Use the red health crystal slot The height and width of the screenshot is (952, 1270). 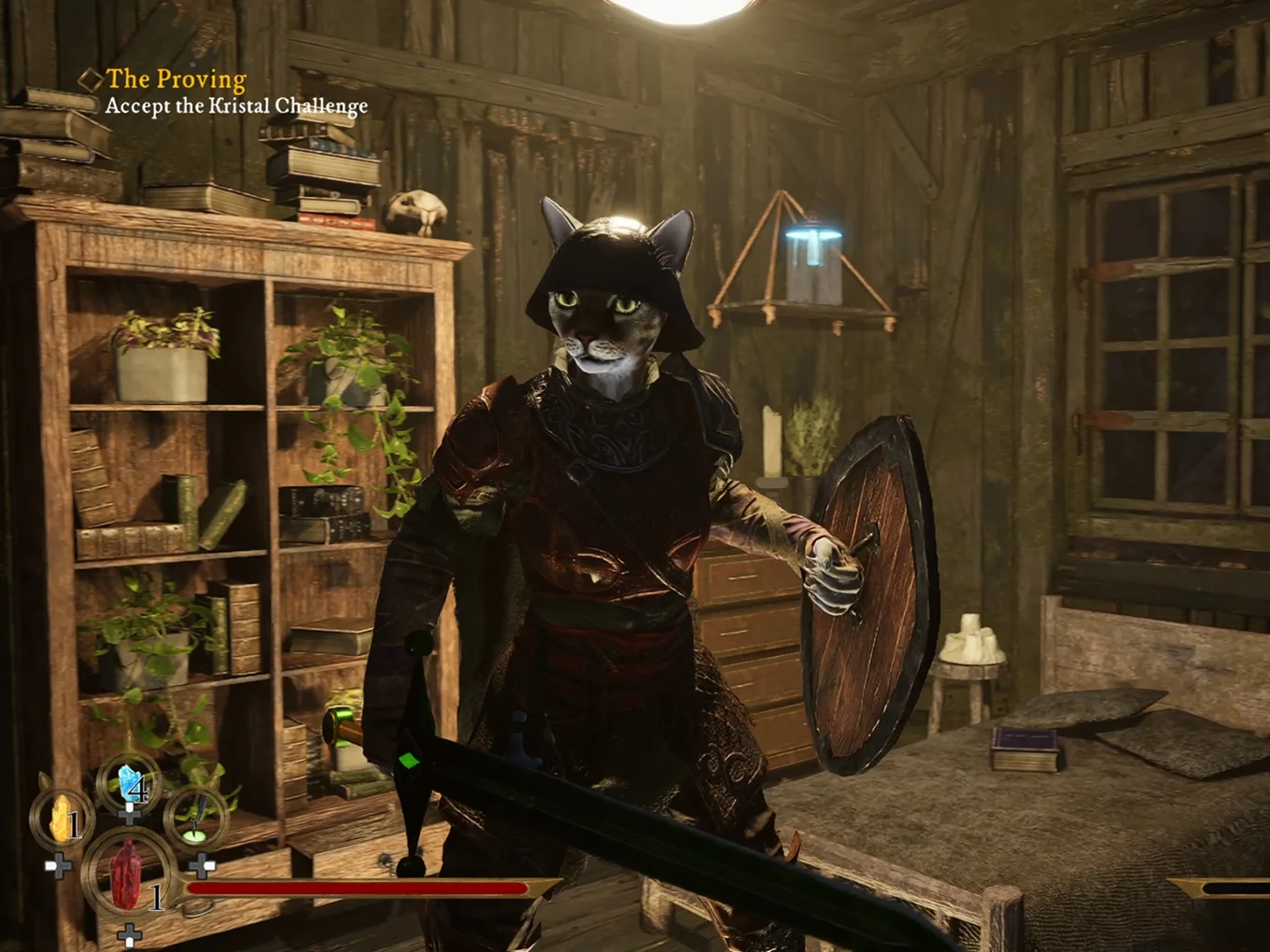tap(127, 874)
